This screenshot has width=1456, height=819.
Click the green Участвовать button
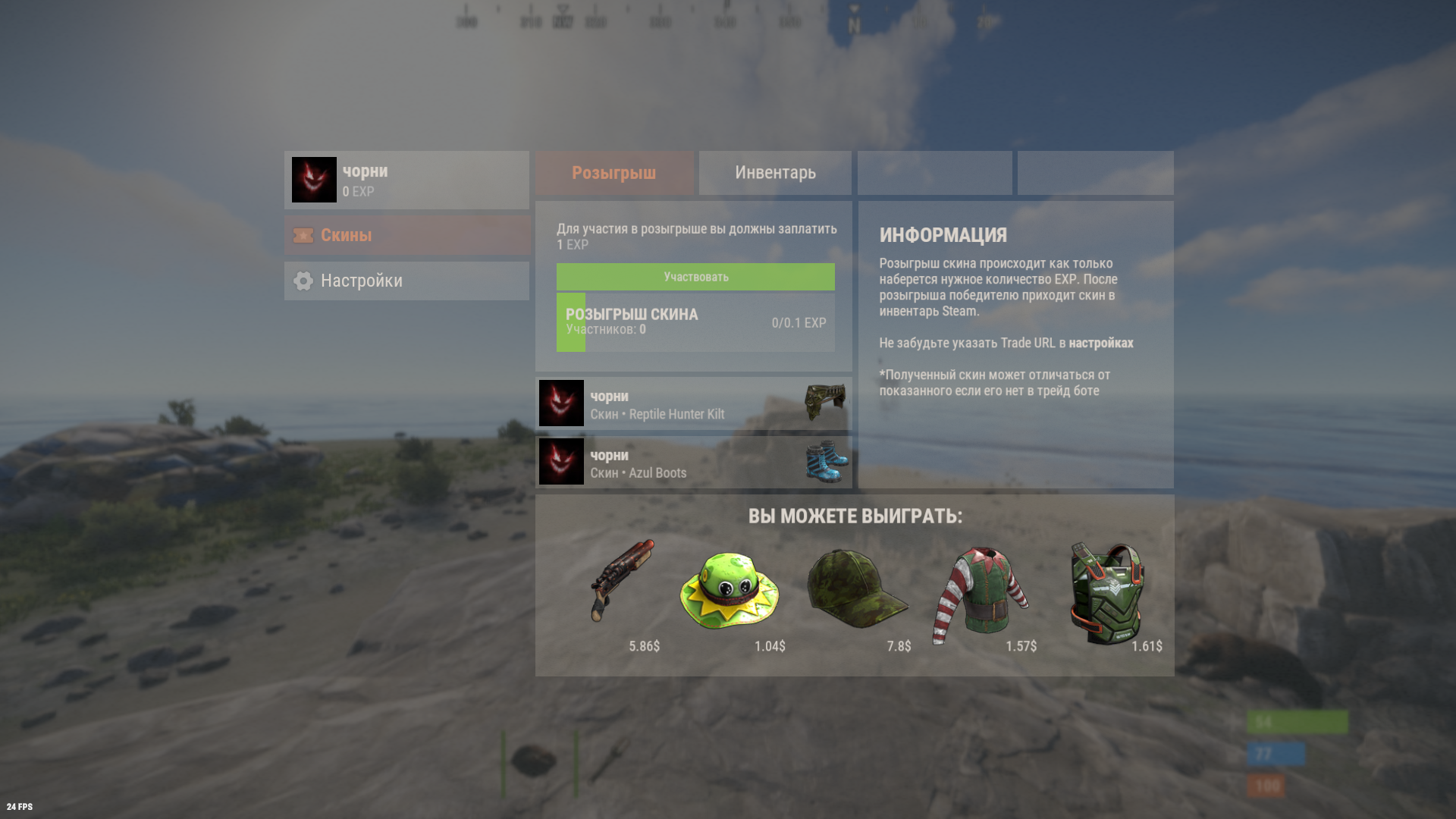pyautogui.click(x=695, y=277)
